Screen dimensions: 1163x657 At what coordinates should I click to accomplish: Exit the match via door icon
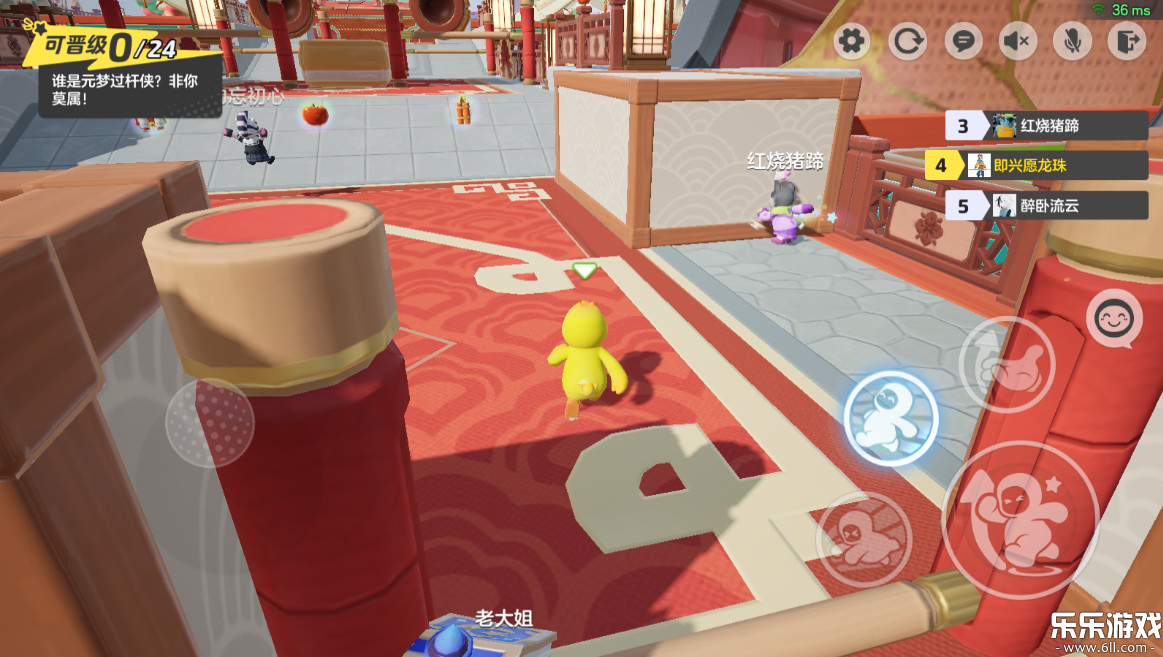(1127, 41)
